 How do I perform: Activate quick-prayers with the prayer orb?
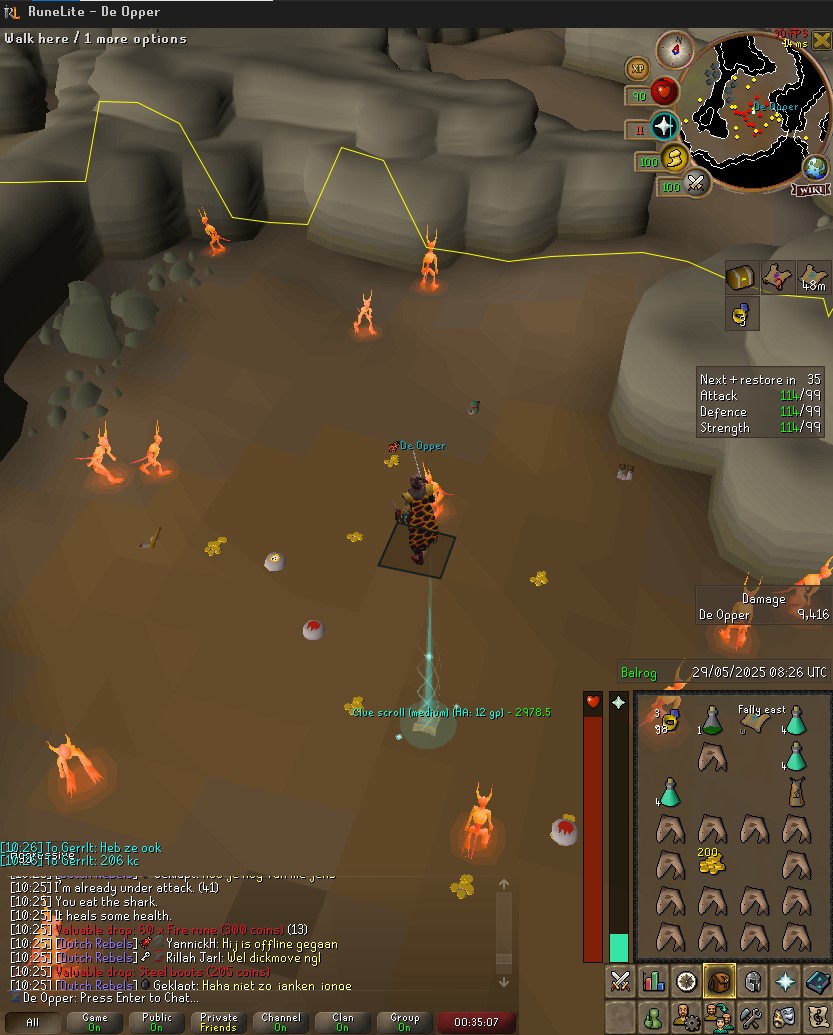point(664,126)
